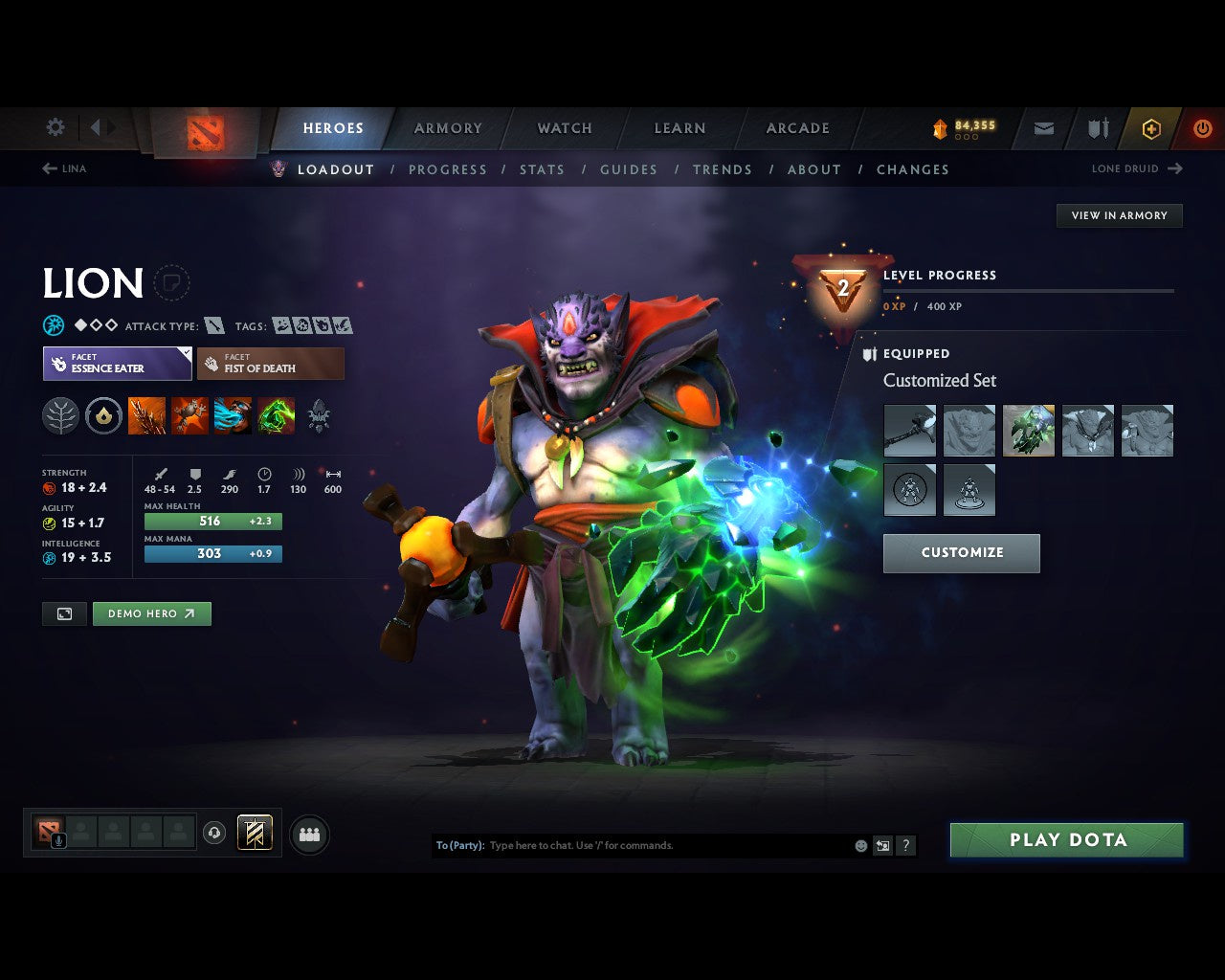This screenshot has width=1225, height=980.
Task: Click View in Armory
Action: tap(1119, 215)
